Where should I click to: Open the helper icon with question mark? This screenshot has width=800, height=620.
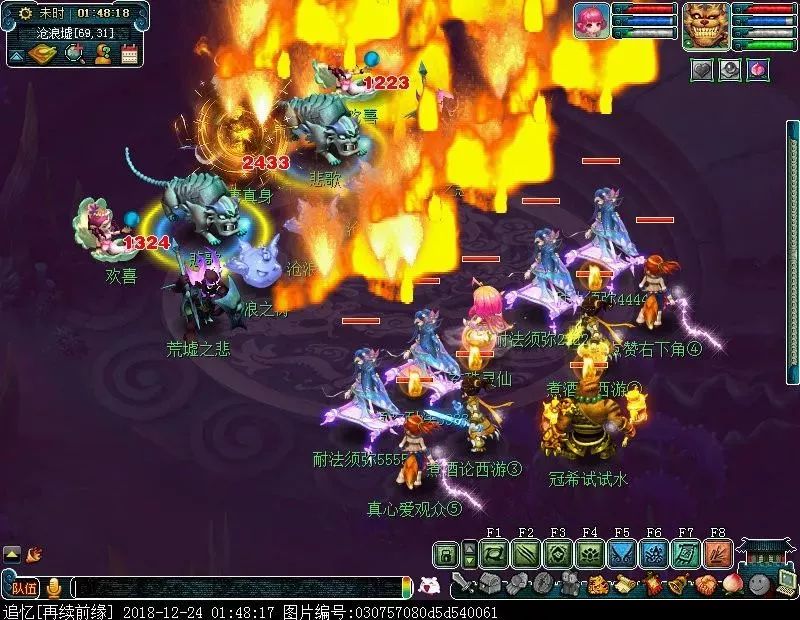pyautogui.click(x=102, y=53)
